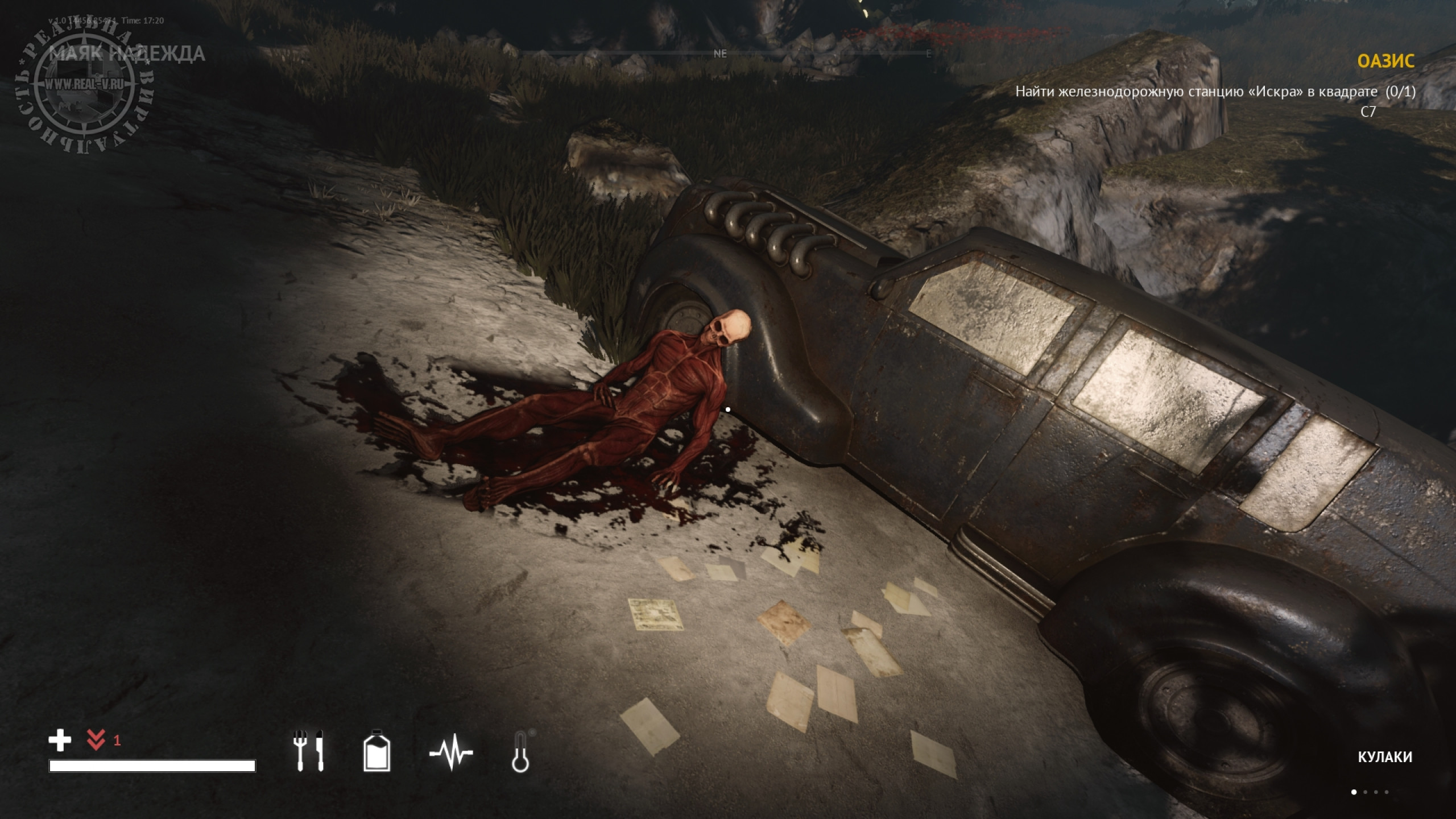Image resolution: width=1456 pixels, height=819 pixels.
Task: Select the КУЛАКИ weapon label
Action: click(x=1385, y=757)
